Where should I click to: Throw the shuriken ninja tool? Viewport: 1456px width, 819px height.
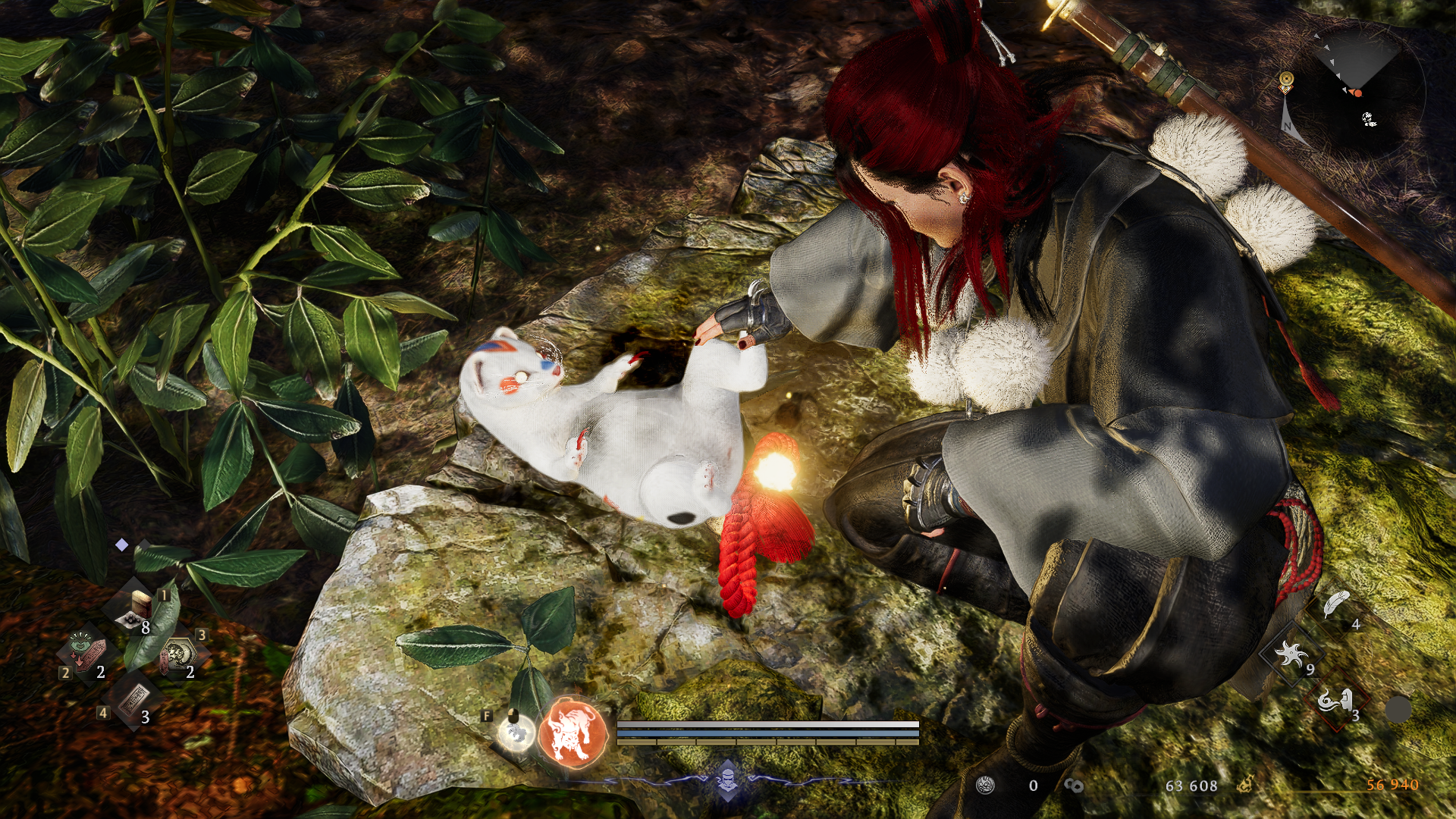(x=1291, y=653)
